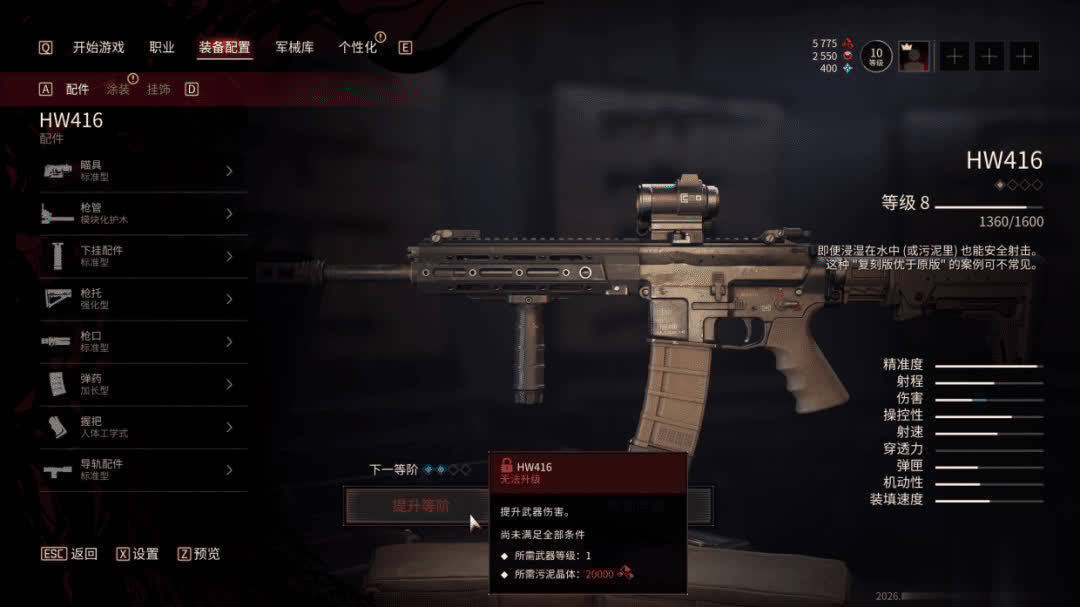Select the 装备配置 tab

(224, 47)
